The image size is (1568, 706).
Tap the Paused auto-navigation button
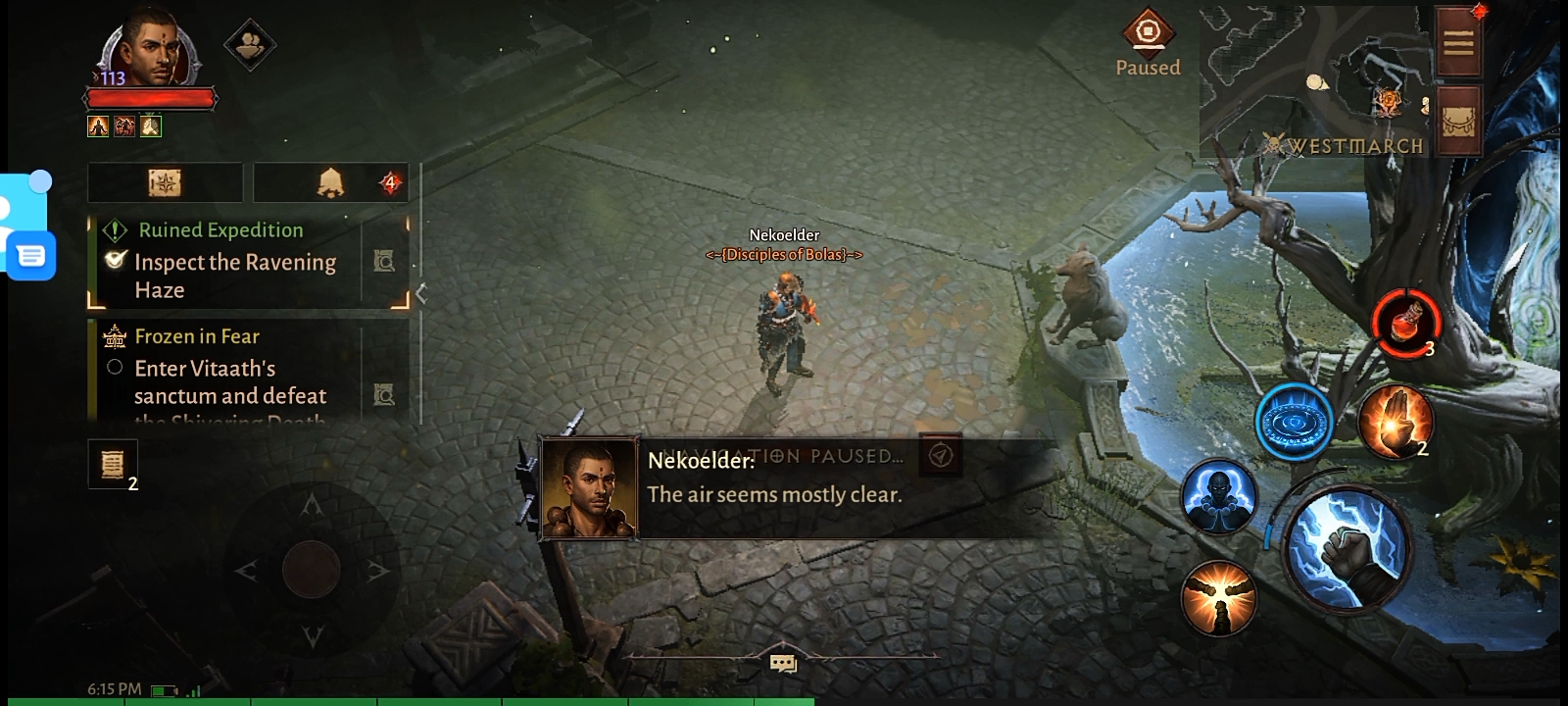tap(1148, 43)
